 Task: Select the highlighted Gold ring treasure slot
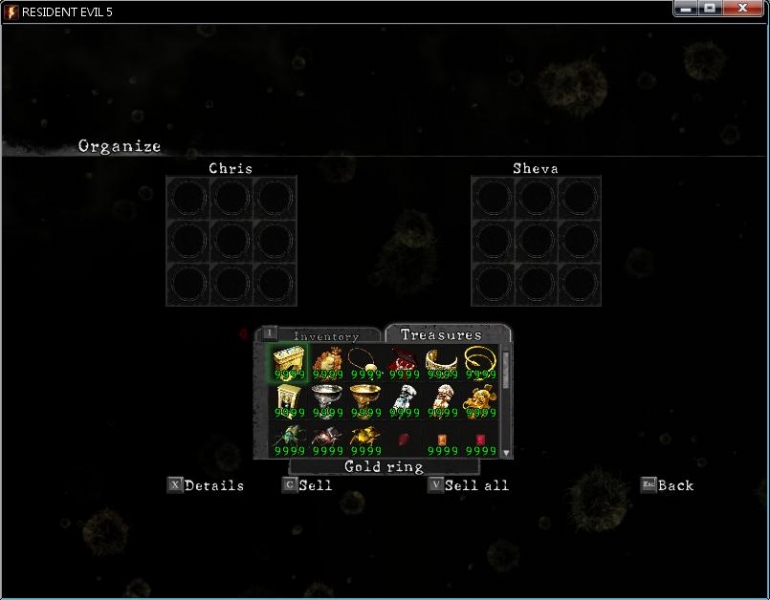click(x=289, y=364)
